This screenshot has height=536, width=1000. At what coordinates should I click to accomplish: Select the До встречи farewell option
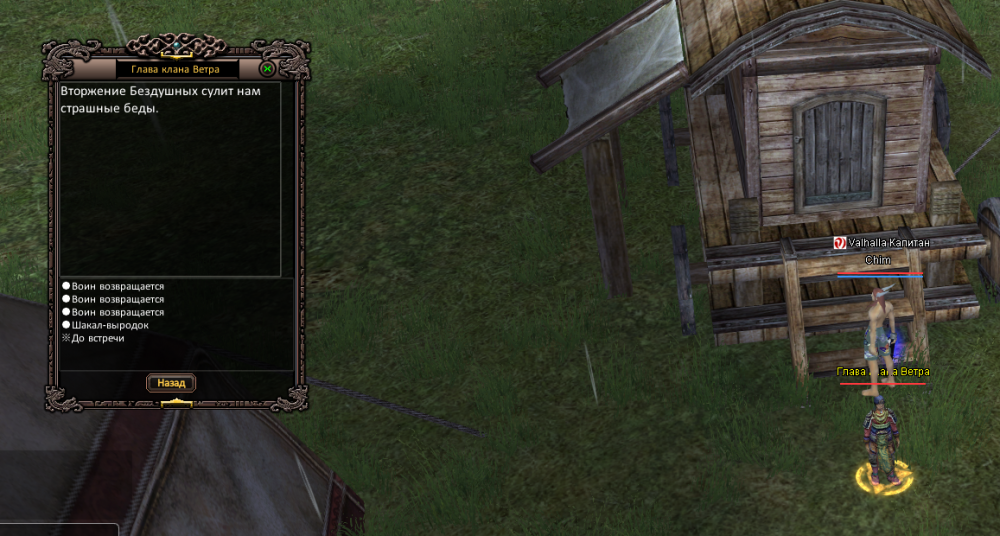pos(98,338)
